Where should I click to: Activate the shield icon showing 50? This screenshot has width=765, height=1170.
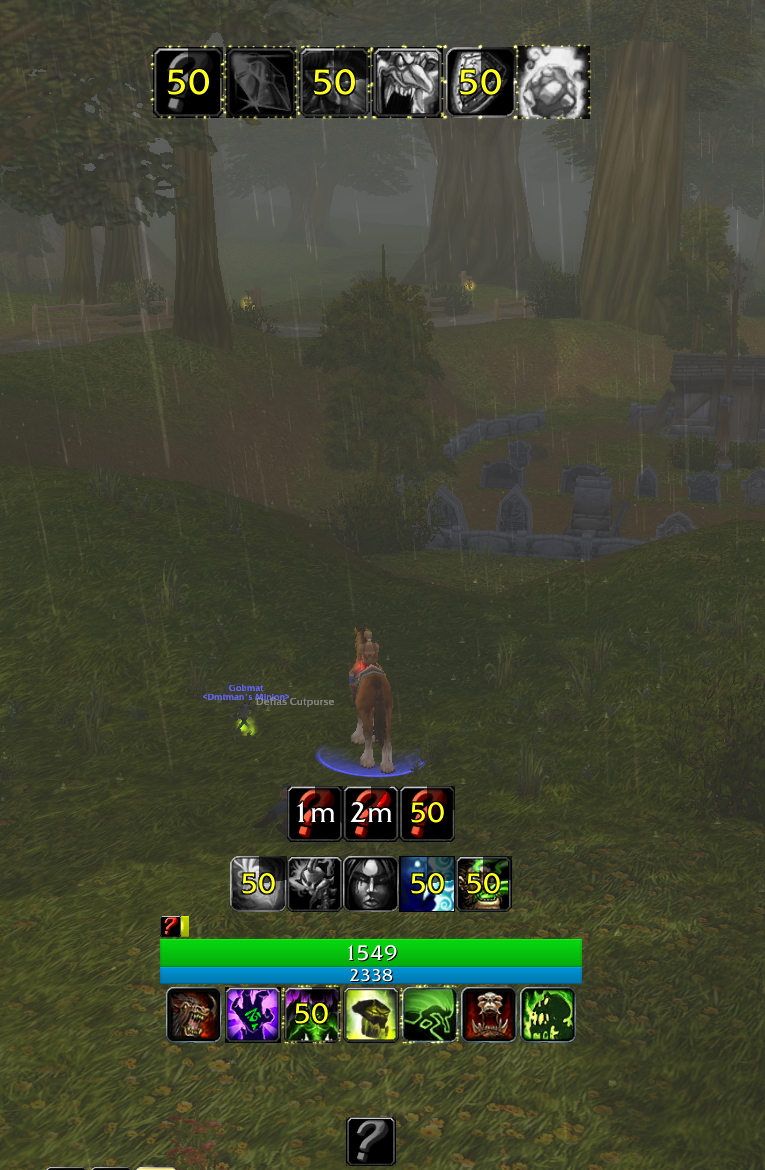coord(480,82)
